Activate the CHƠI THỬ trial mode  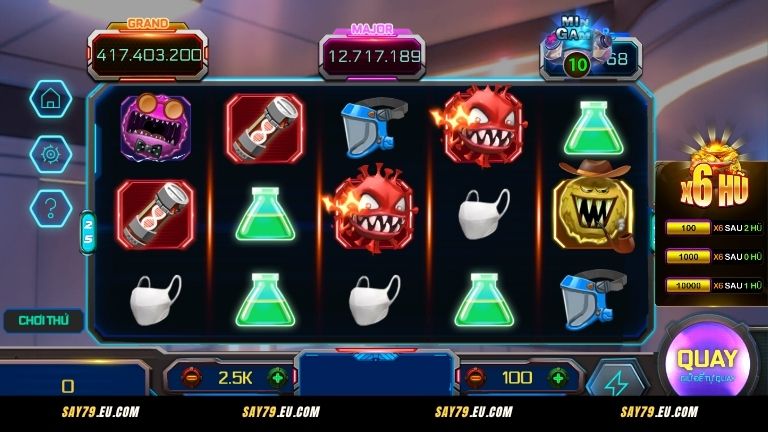(x=42, y=321)
